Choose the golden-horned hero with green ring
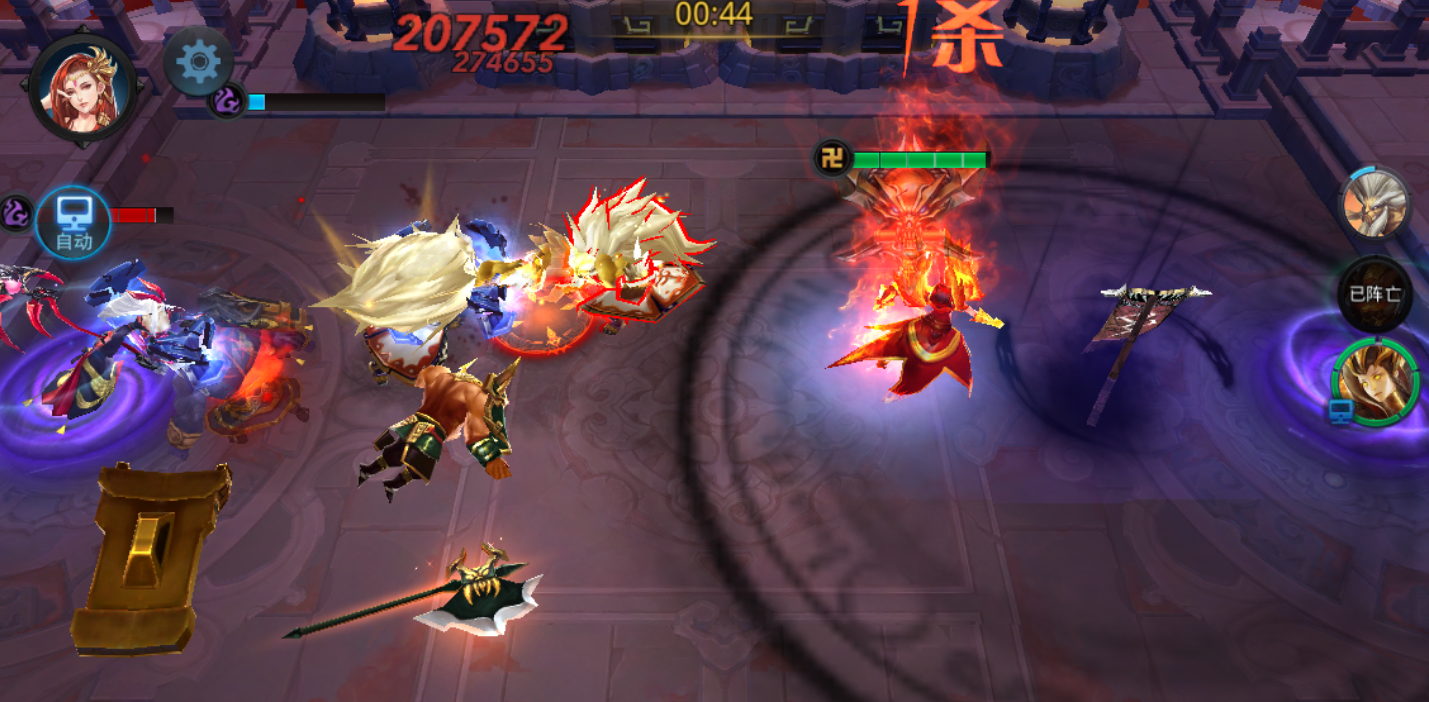Viewport: 1429px width, 702px height. [x=1377, y=383]
